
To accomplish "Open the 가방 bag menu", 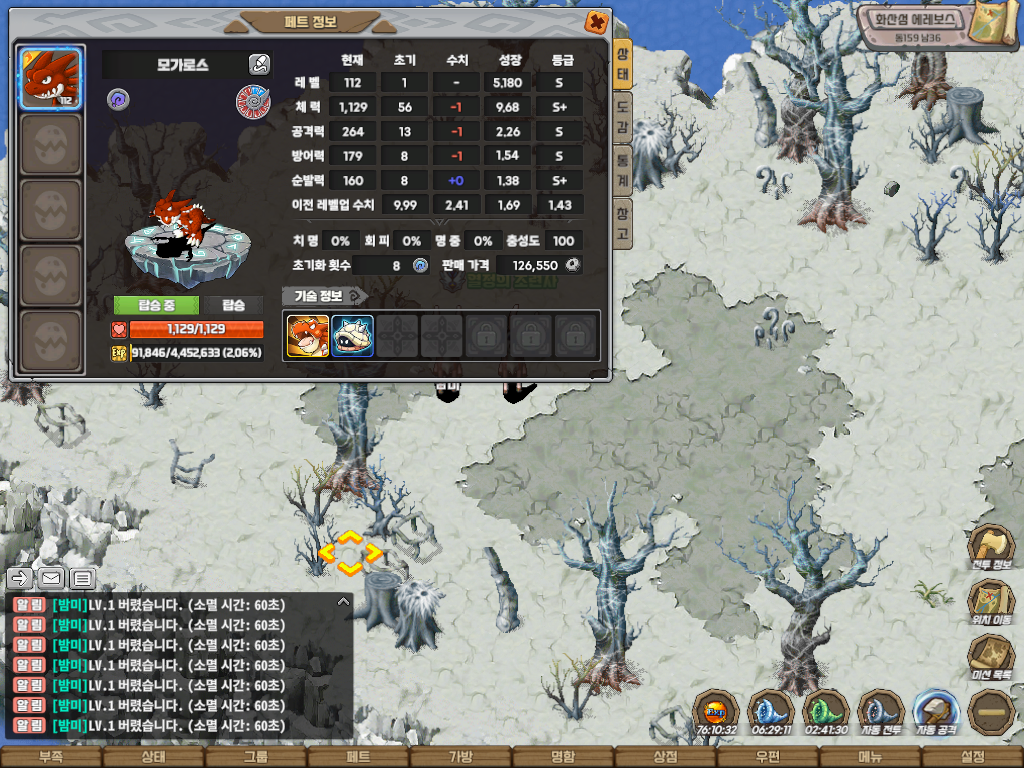I will click(460, 757).
